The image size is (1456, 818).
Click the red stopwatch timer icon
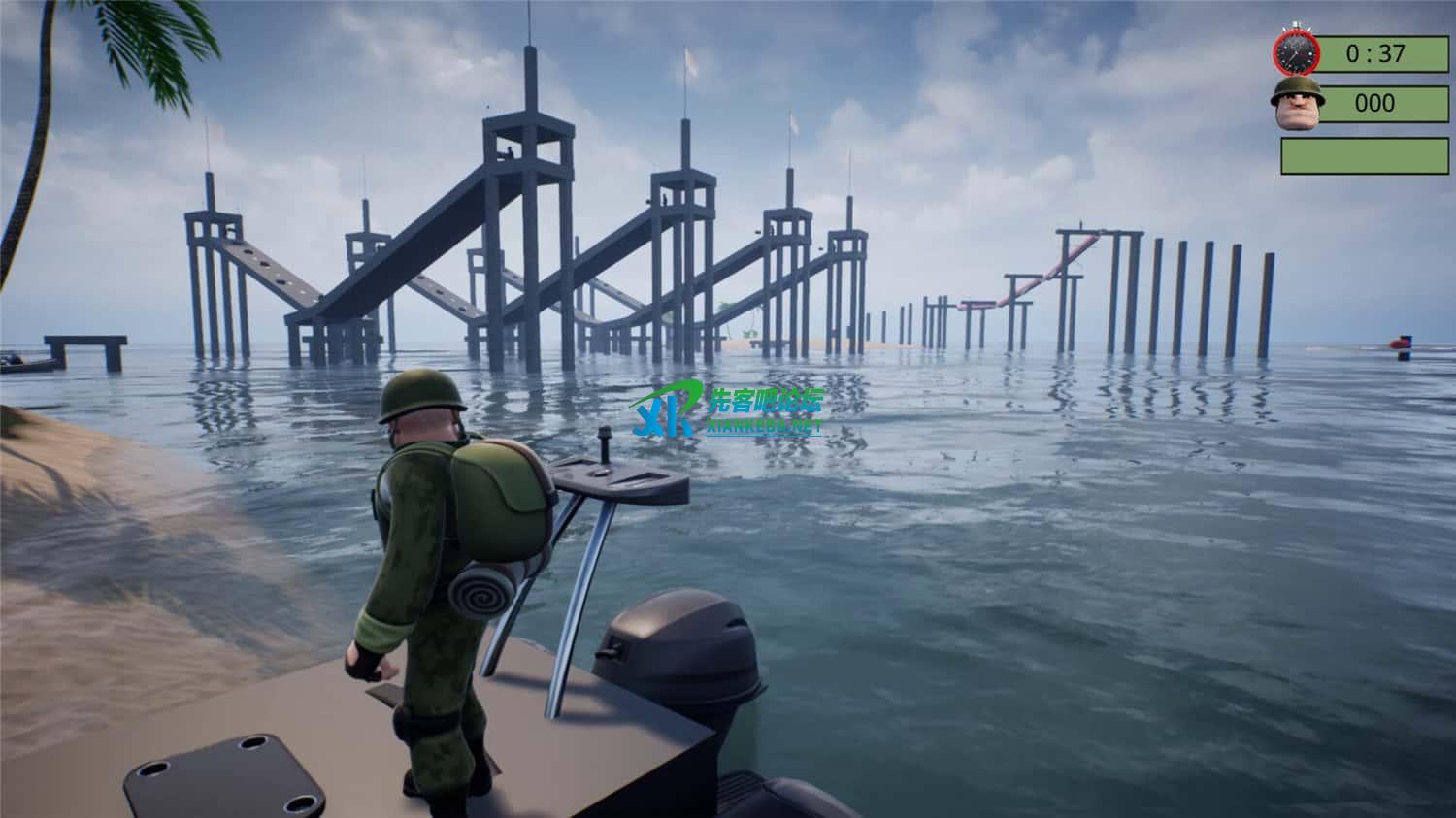pos(1296,52)
